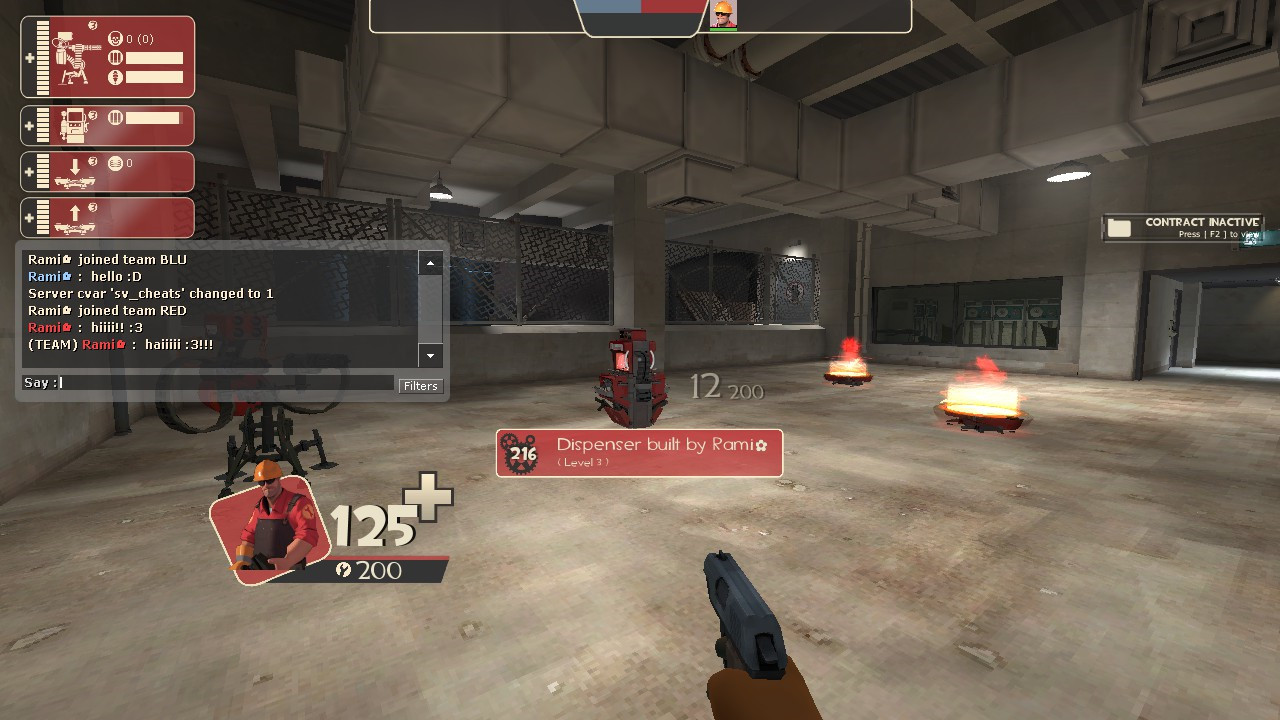Select the Teleporter Entrance icon with down arrow

(75, 170)
